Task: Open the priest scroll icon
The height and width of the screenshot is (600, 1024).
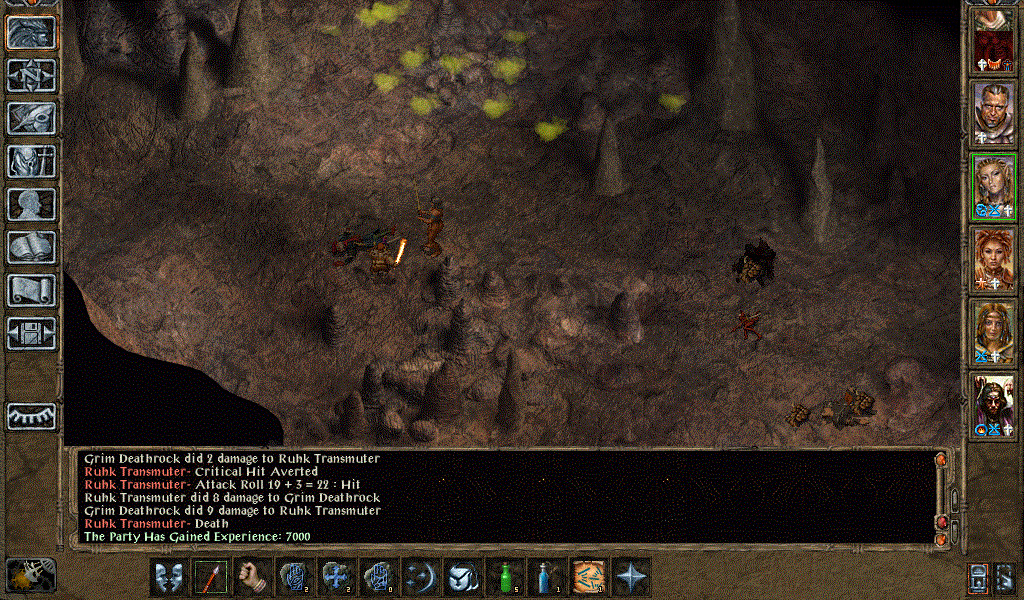Action: (32, 290)
